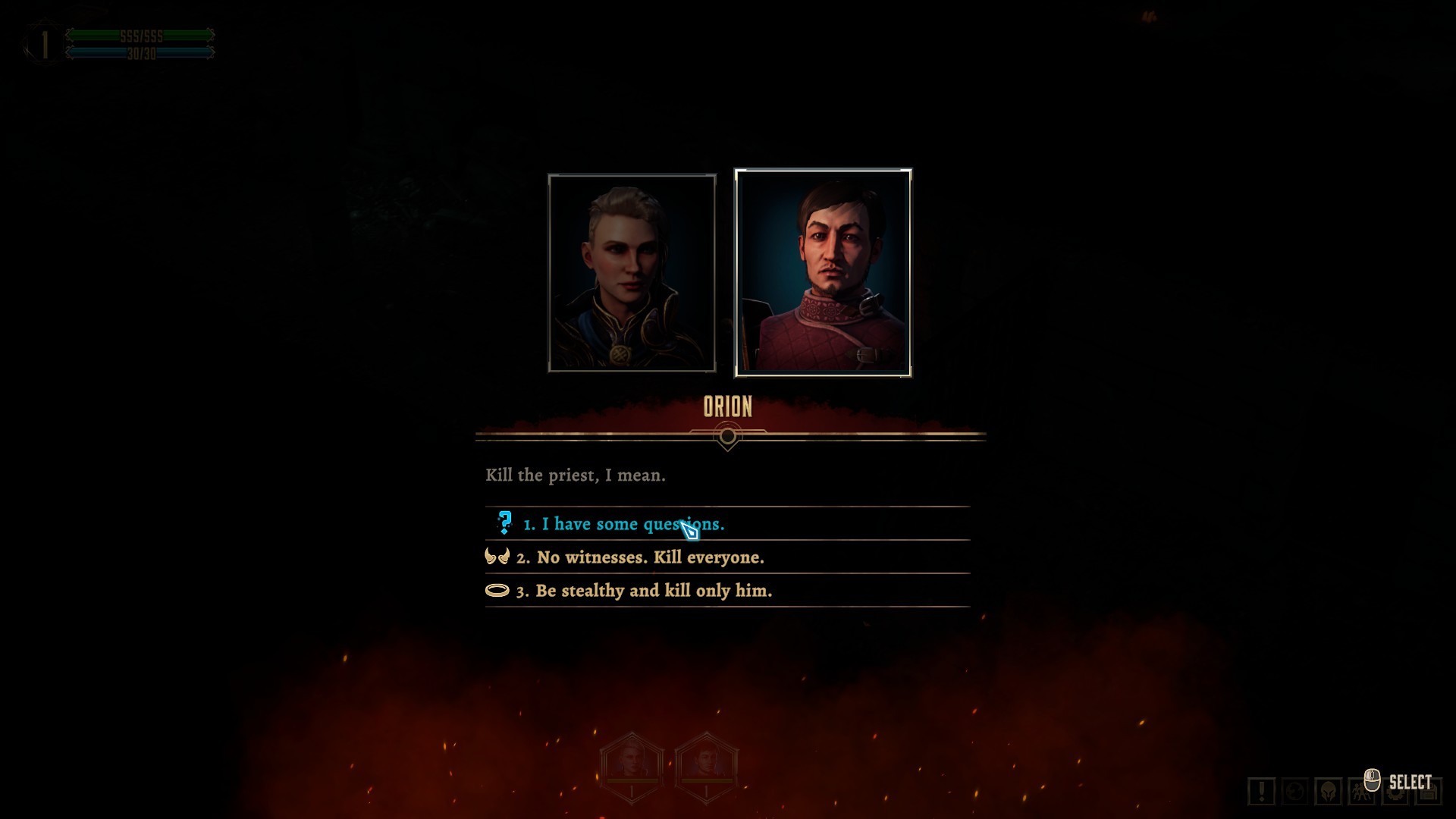Select "Be stealthy and kill only him."

[x=654, y=591]
